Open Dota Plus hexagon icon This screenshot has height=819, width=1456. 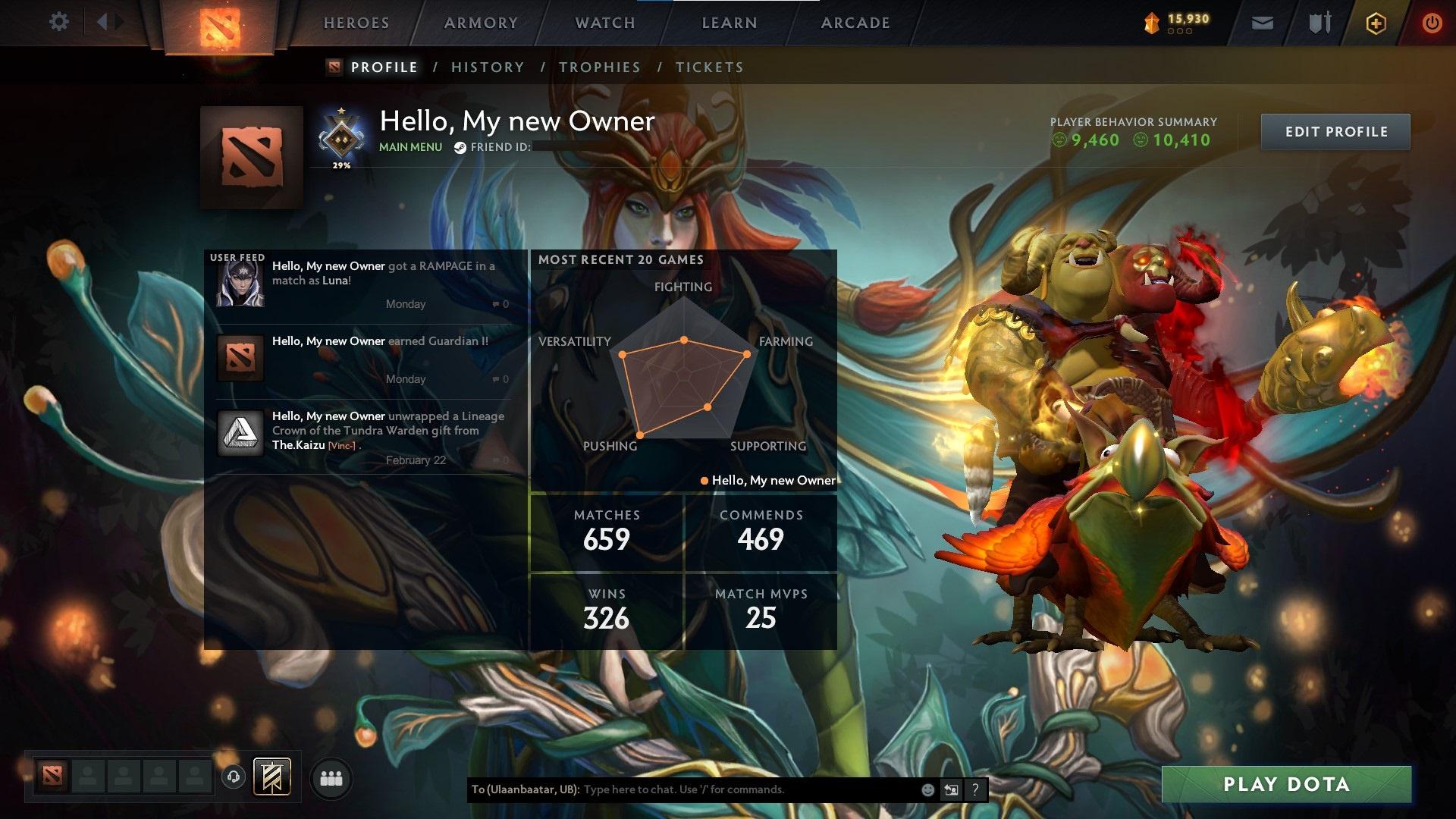1375,23
